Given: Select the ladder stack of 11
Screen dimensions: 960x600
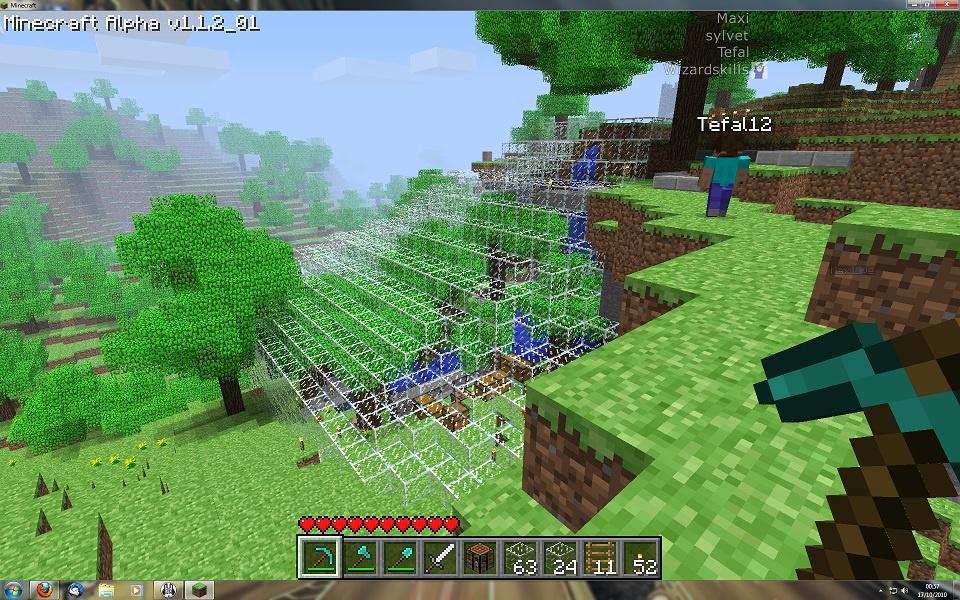Looking at the screenshot, I should (600, 556).
